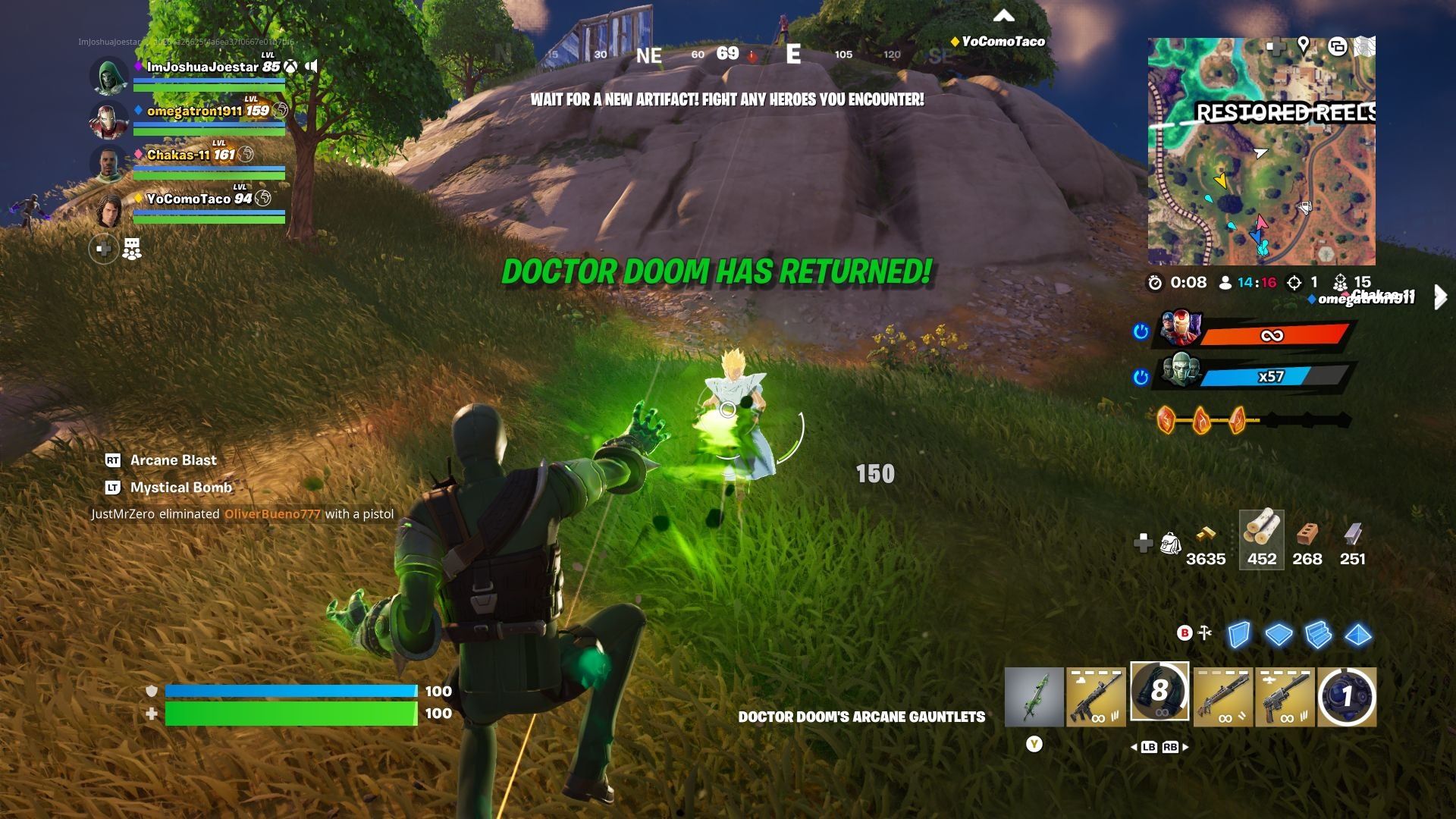Viewport: 1456px width, 819px height.
Task: Select the suppressed SMG hotbar slot
Action: (x=1288, y=696)
